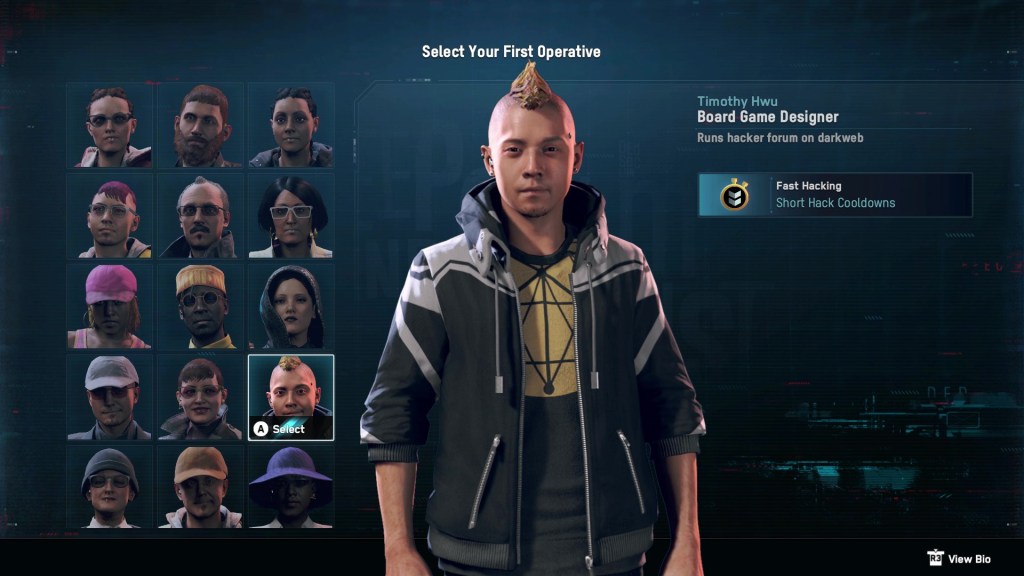Select the woman with black bob and white glasses
Viewport: 1024px width, 576px height.
[x=291, y=216]
